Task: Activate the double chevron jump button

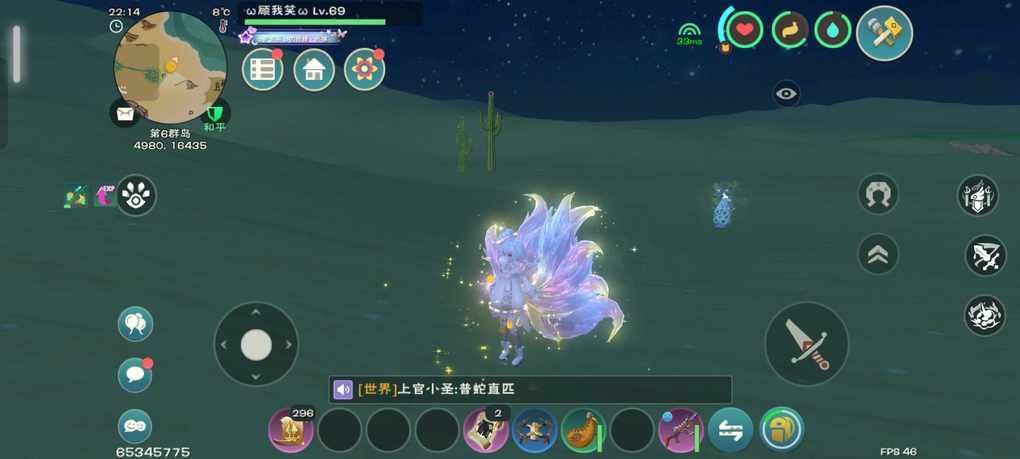Action: (x=878, y=254)
